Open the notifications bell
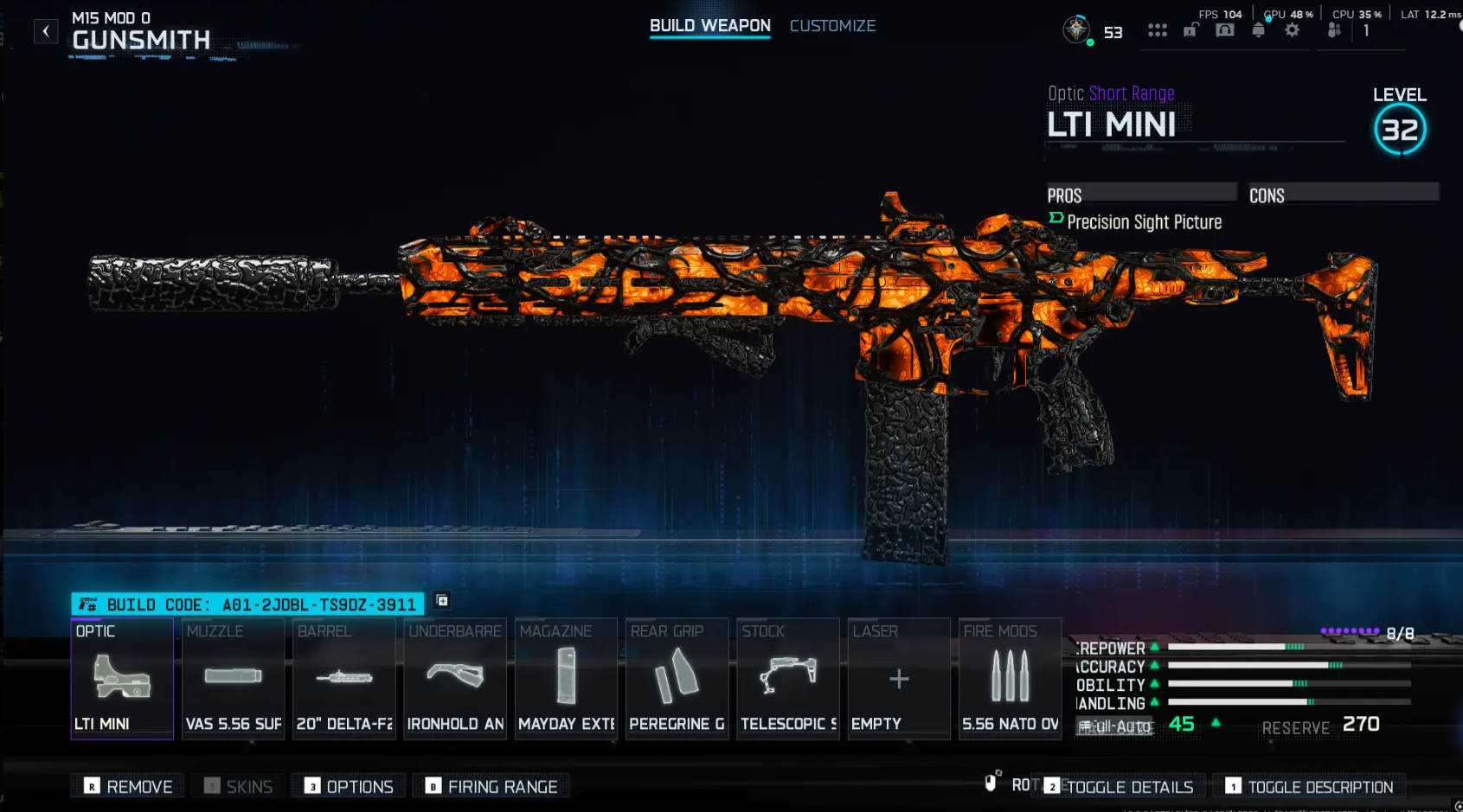 (x=1260, y=29)
